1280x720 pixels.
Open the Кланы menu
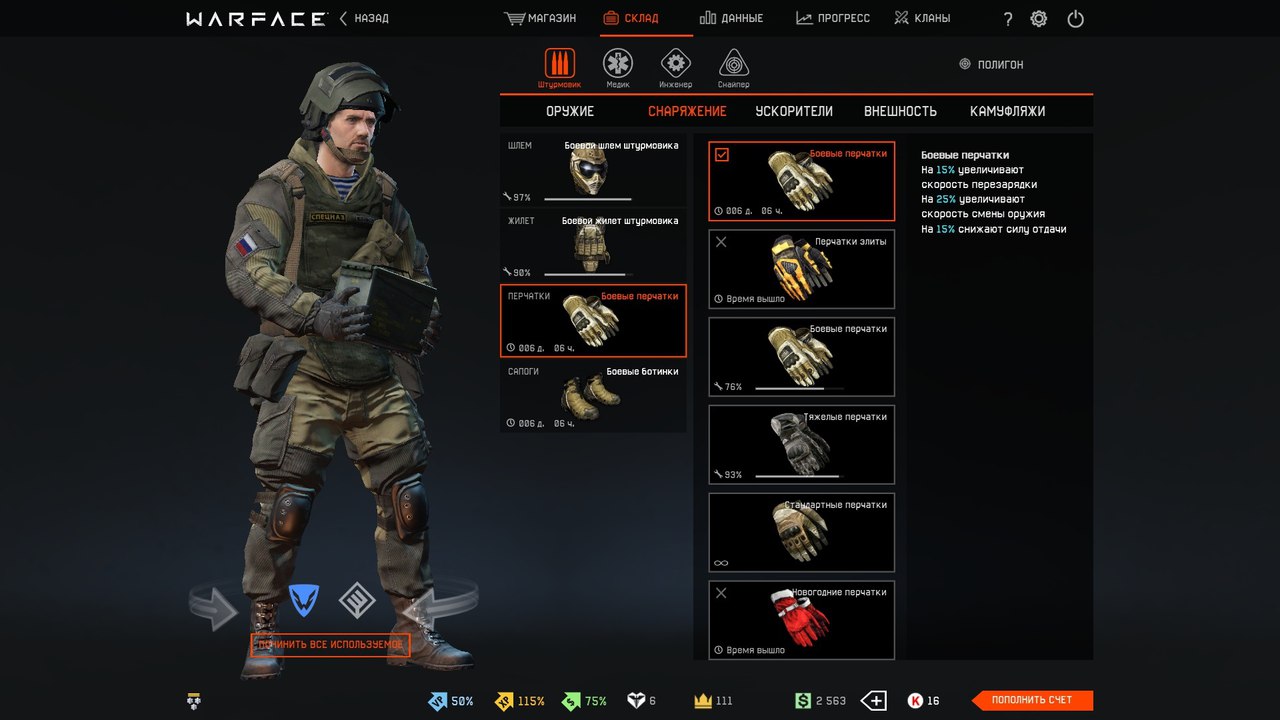pyautogui.click(x=922, y=18)
